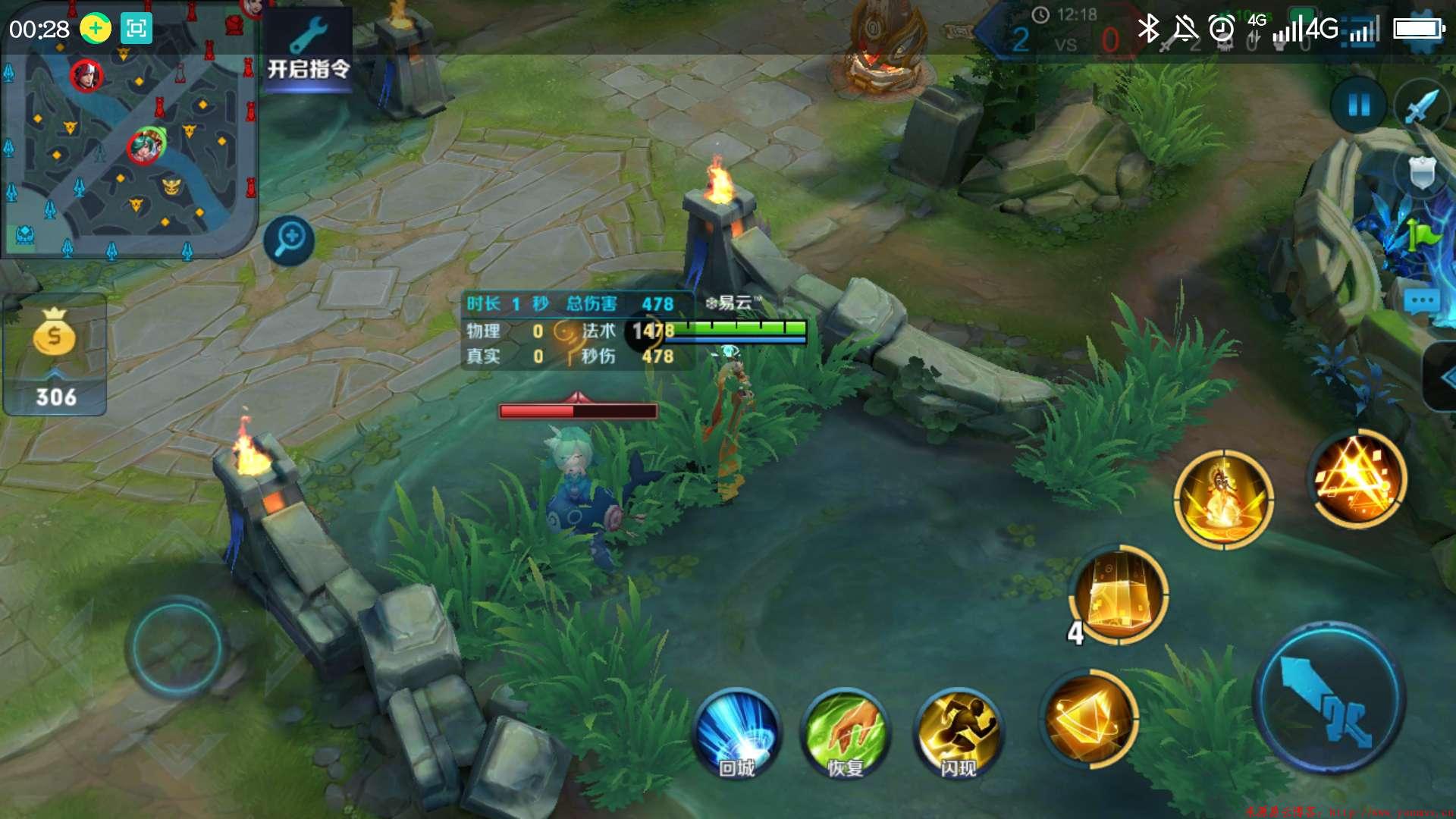The height and width of the screenshot is (819, 1456).
Task: Pause the game
Action: click(1358, 105)
